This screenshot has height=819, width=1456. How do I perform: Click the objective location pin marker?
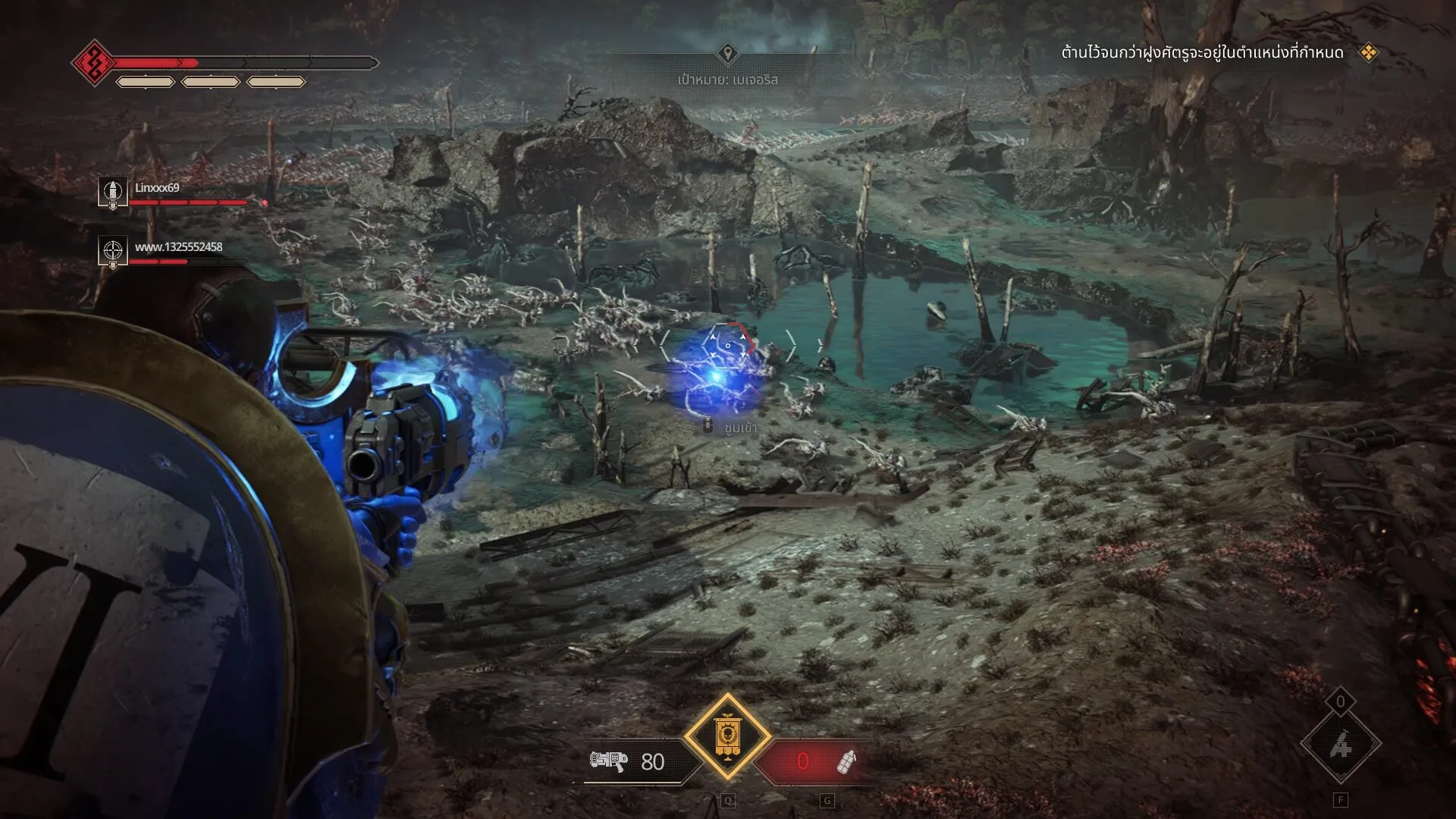727,53
